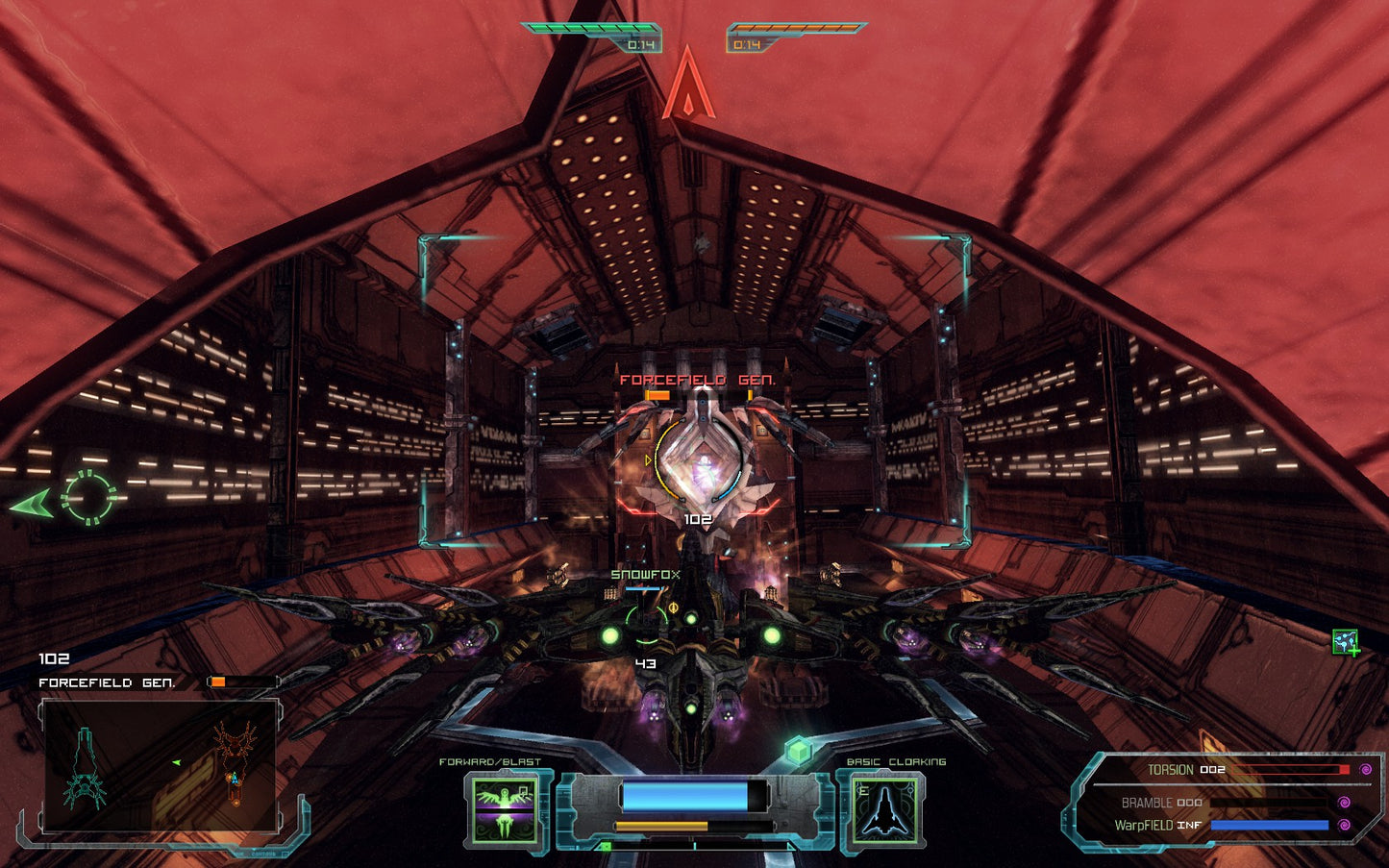Screen dimensions: 1389x868
Task: Click the green off-screen target reticle
Action: [x=88, y=498]
